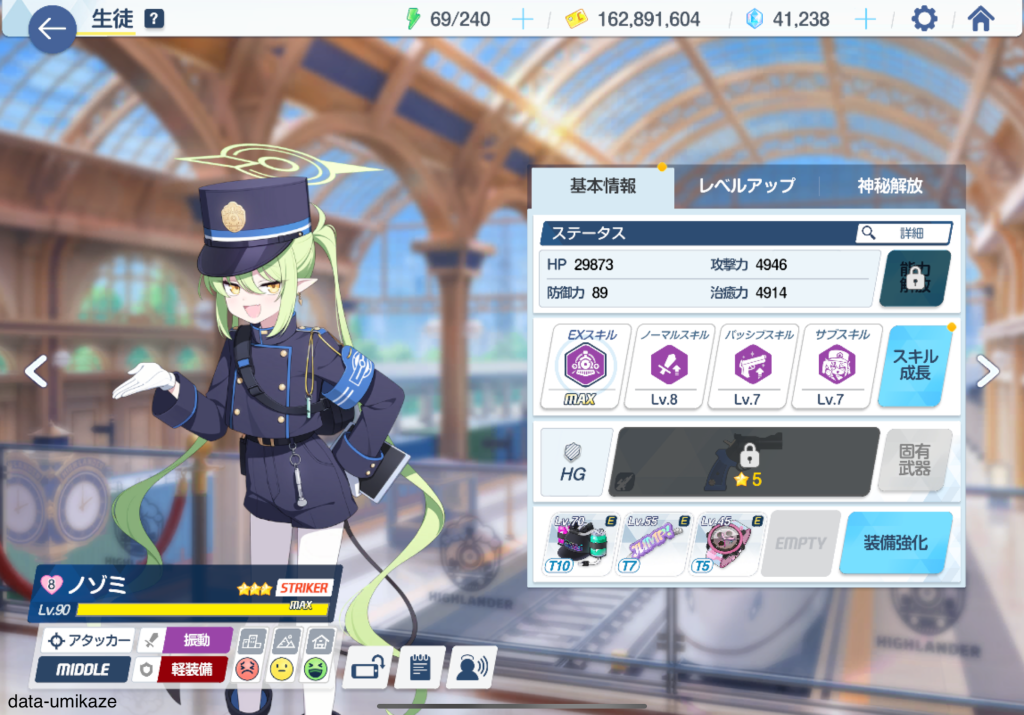Viewport: 1024px width, 715px height.
Task: Open the スキル成長 skill growth button
Action: tap(914, 366)
